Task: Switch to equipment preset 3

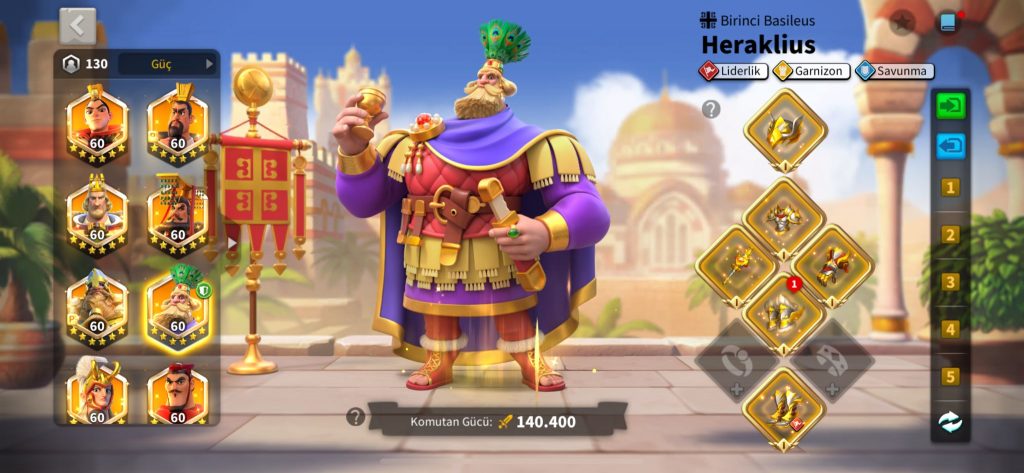Action: [950, 282]
